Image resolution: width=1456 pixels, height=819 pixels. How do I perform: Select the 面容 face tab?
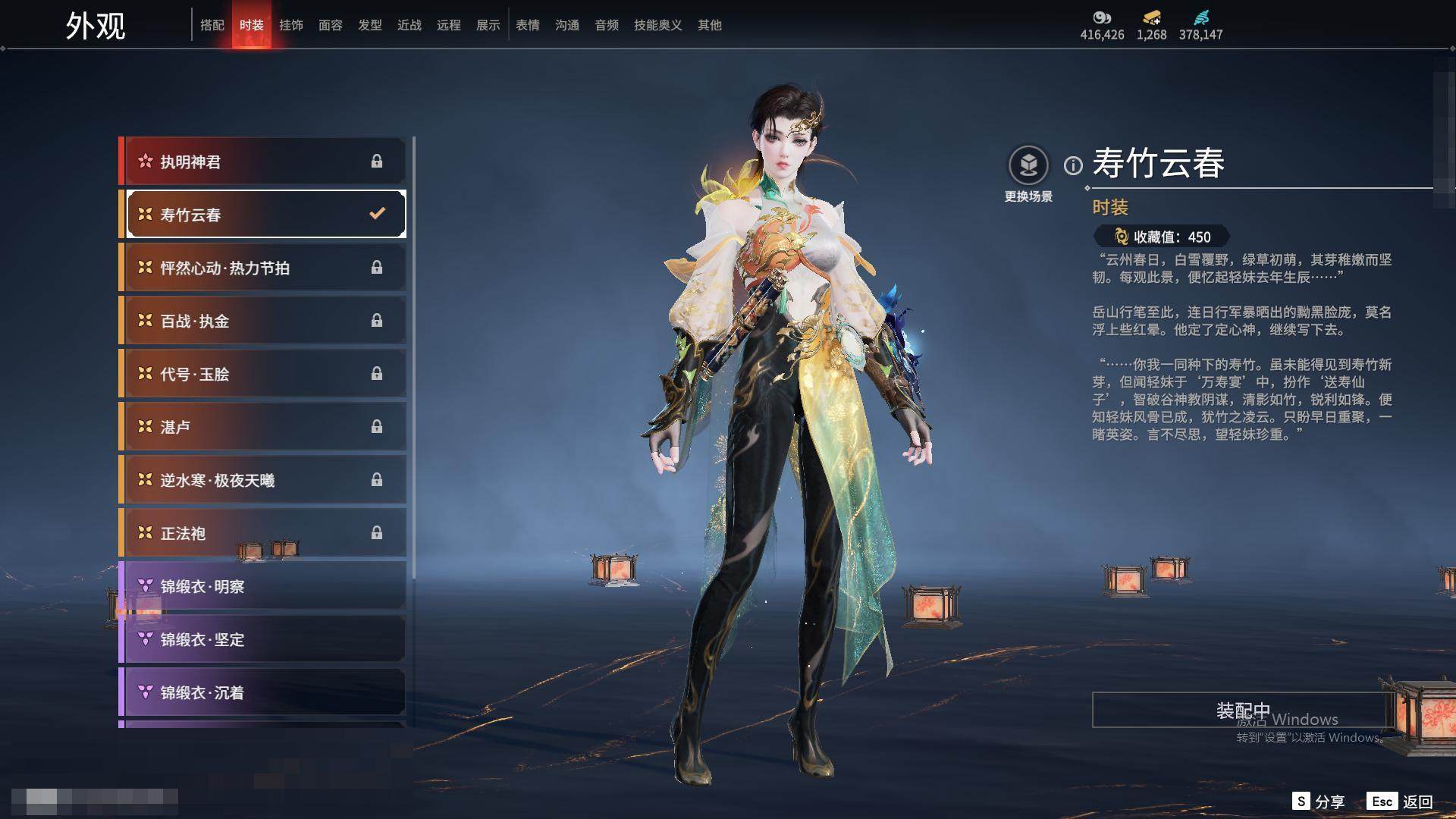coord(330,25)
